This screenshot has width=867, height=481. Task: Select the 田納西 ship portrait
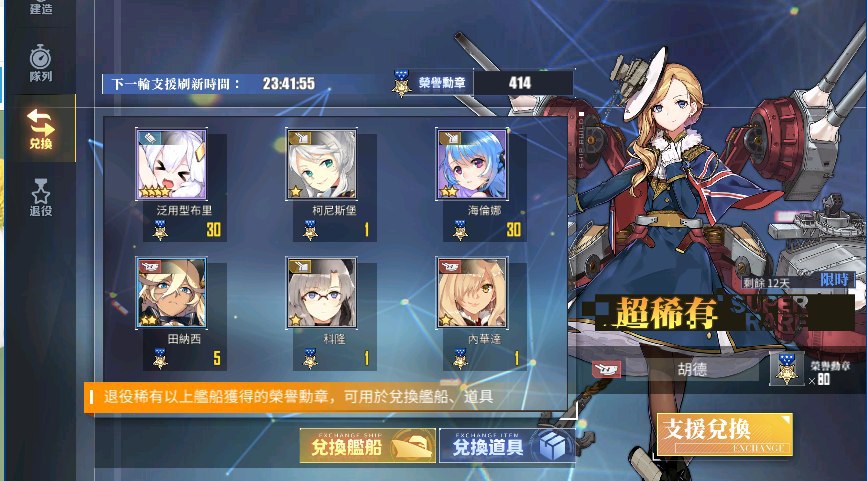(171, 292)
